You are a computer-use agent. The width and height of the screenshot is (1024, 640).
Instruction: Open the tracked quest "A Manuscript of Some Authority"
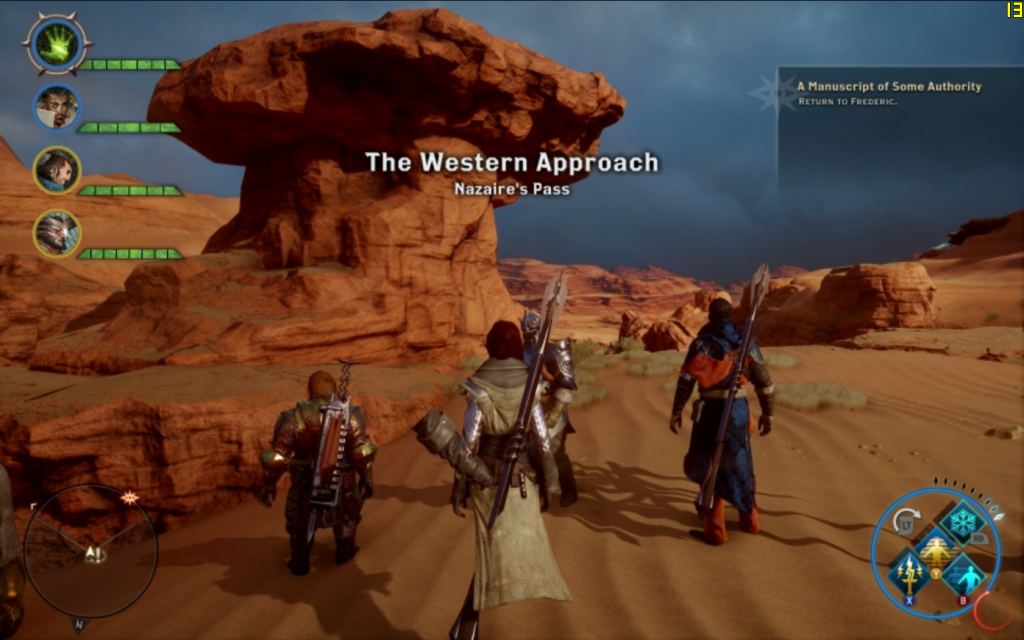point(889,87)
